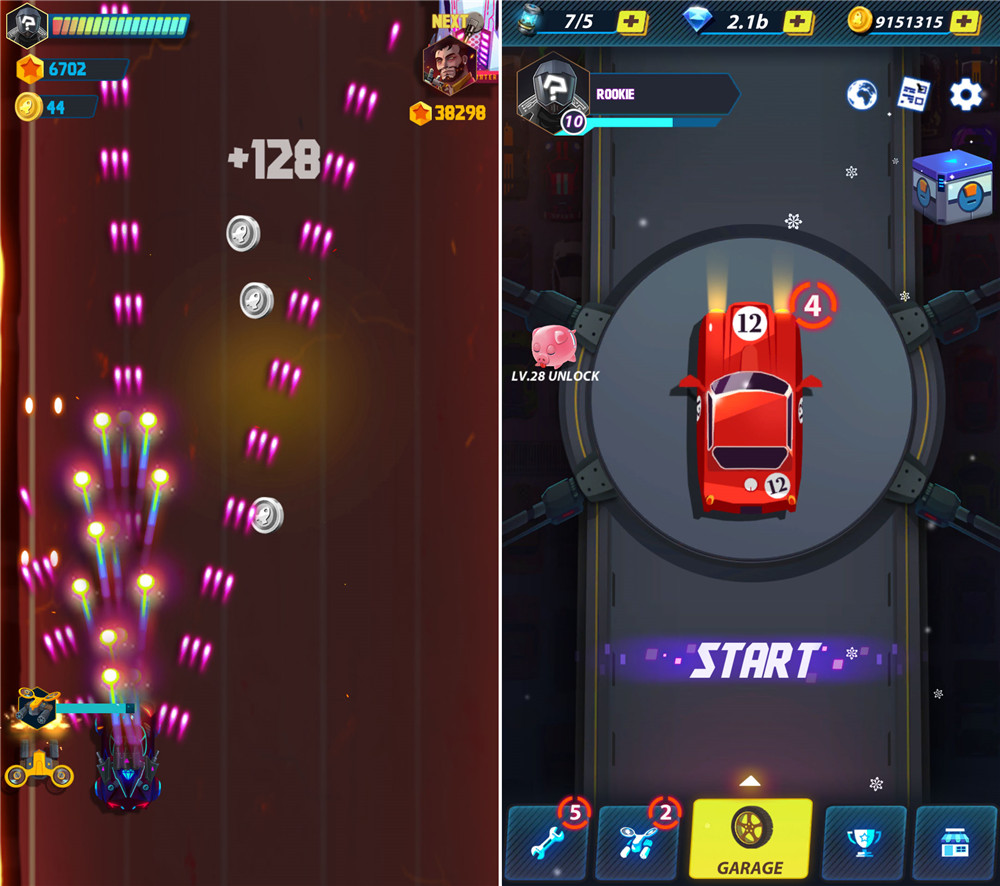Select the red number 12 car

coord(751,410)
